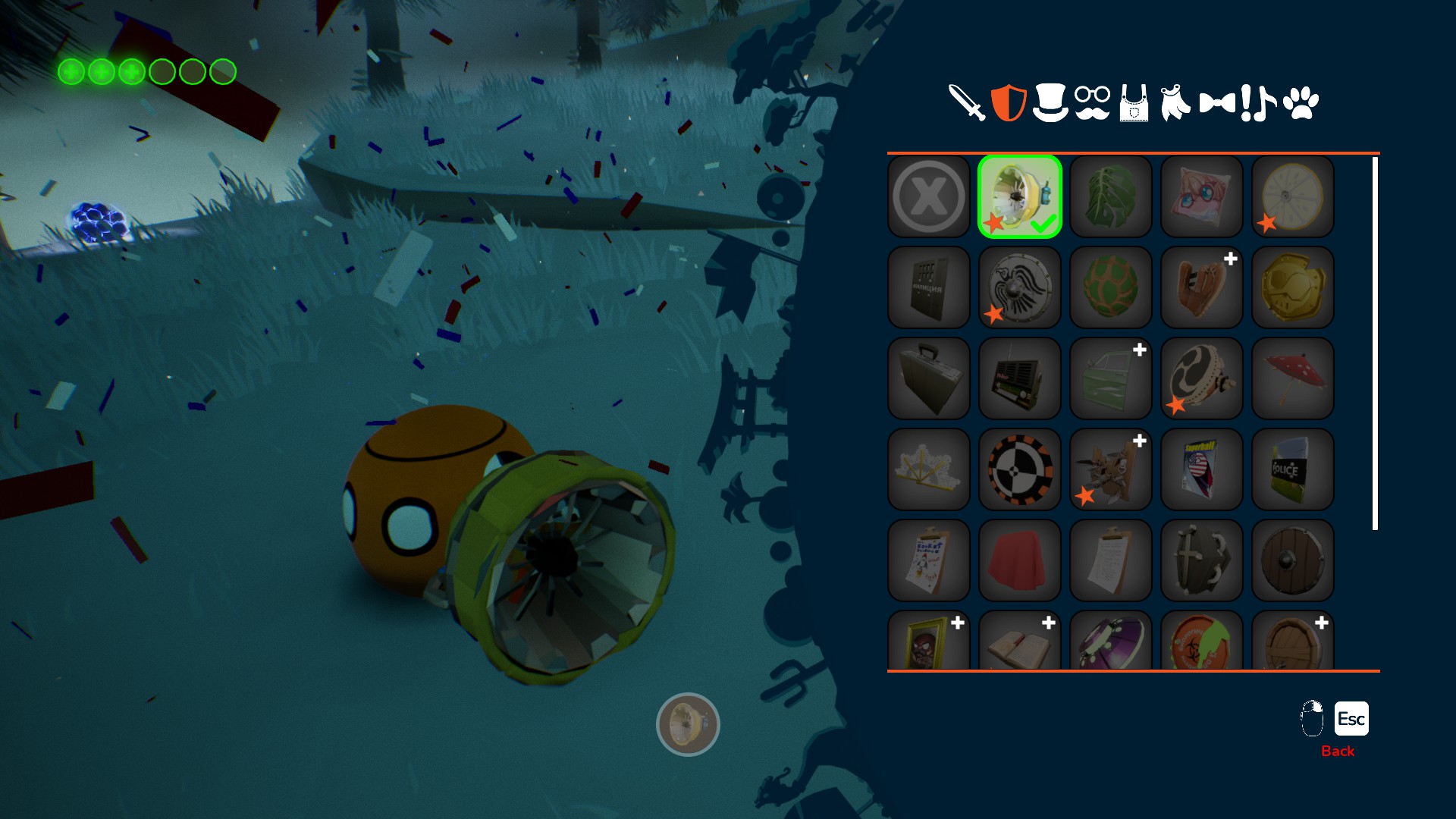Choose the baseball glove shield
The width and height of the screenshot is (1456, 819).
click(1202, 287)
